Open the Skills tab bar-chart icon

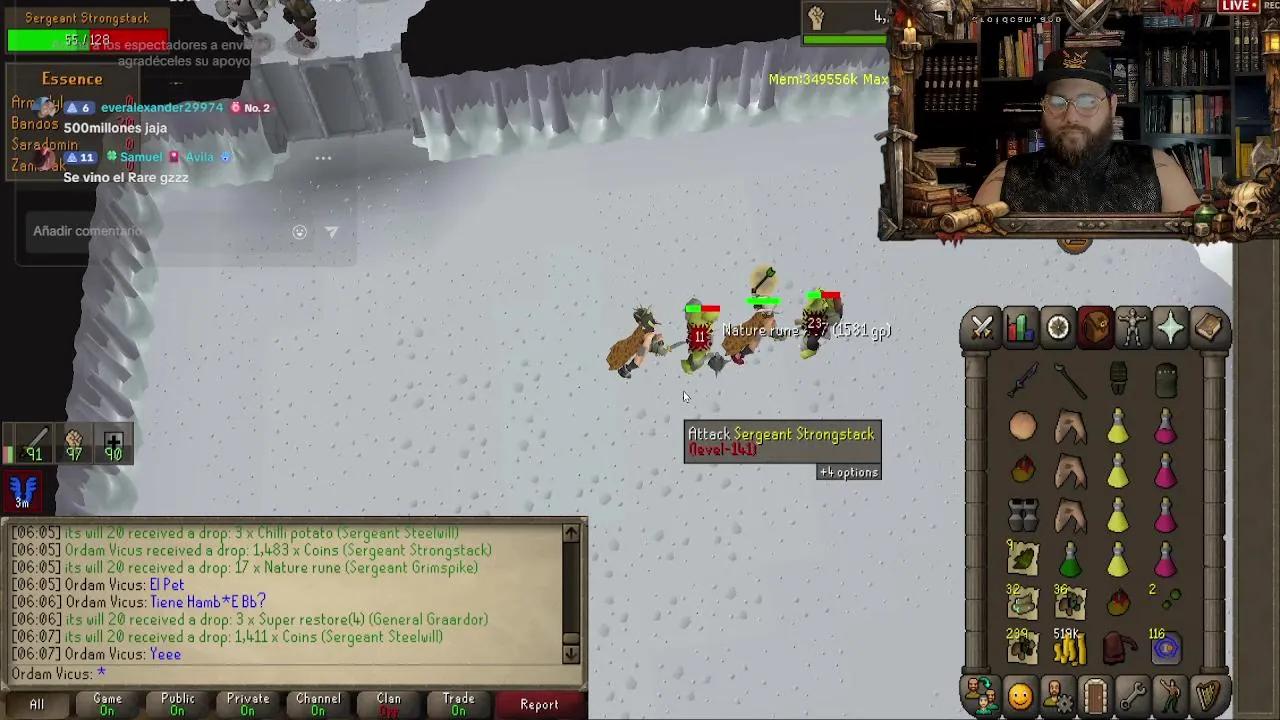click(1020, 327)
